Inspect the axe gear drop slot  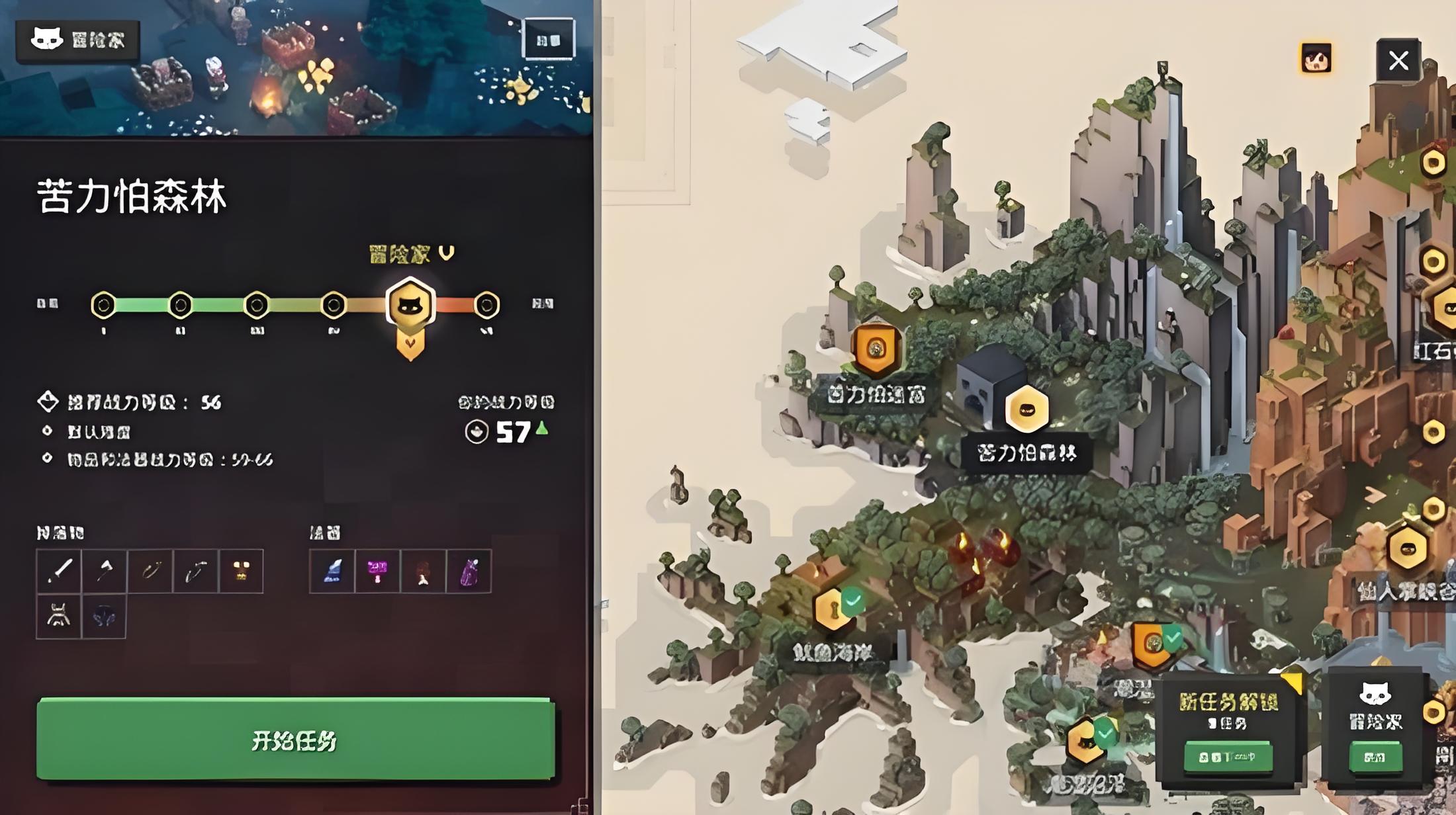[104, 571]
